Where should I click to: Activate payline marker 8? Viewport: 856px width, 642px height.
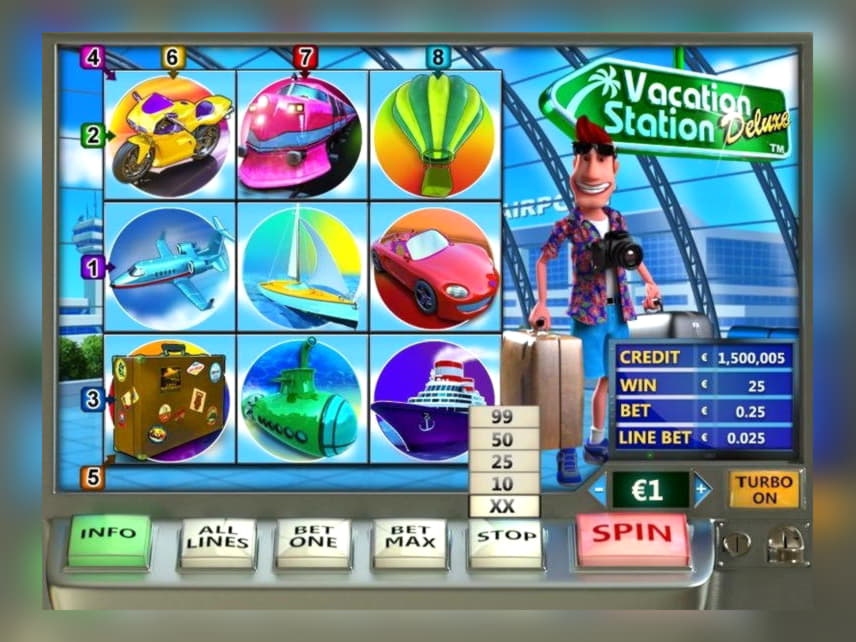pos(436,57)
